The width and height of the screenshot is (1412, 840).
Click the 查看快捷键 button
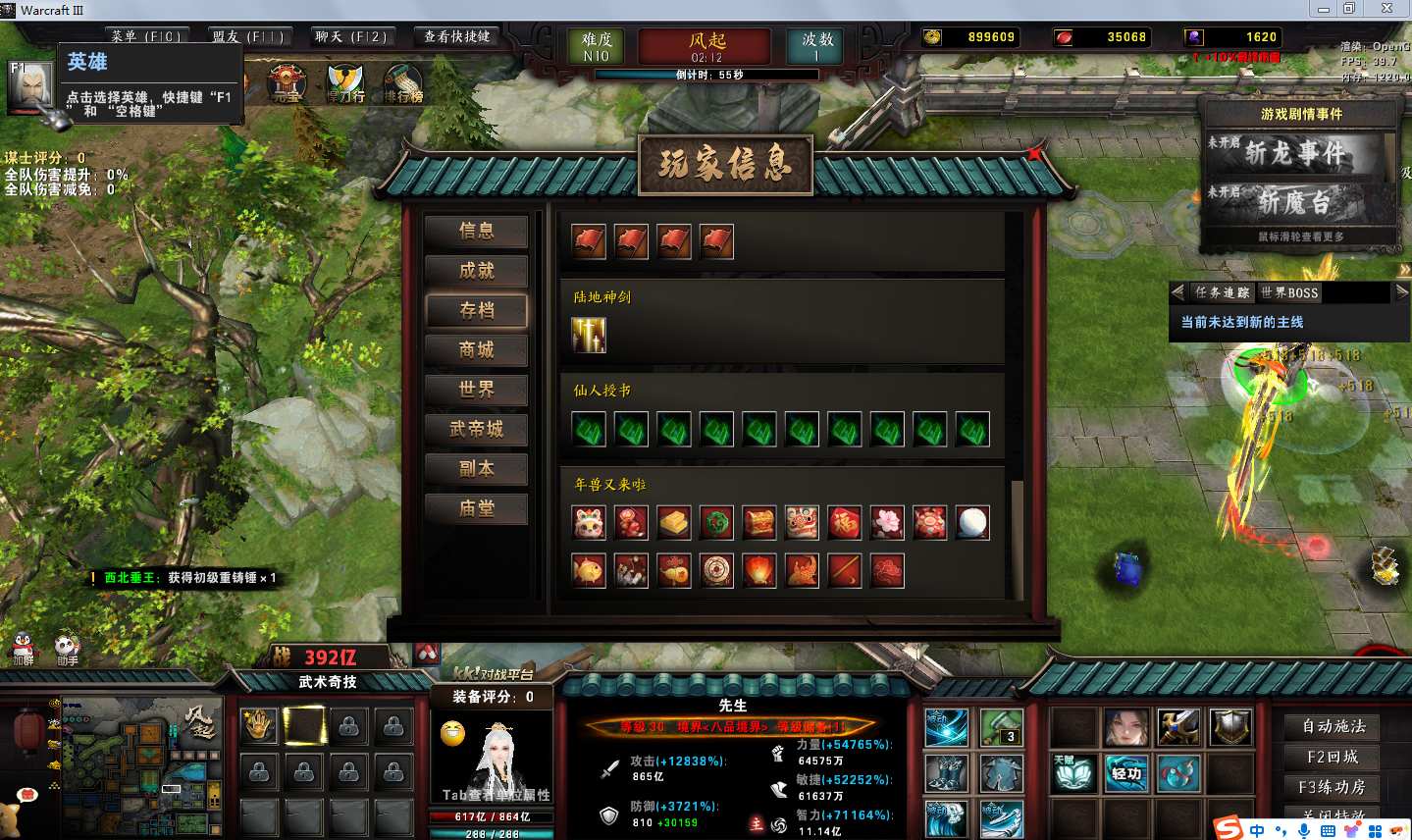click(456, 37)
